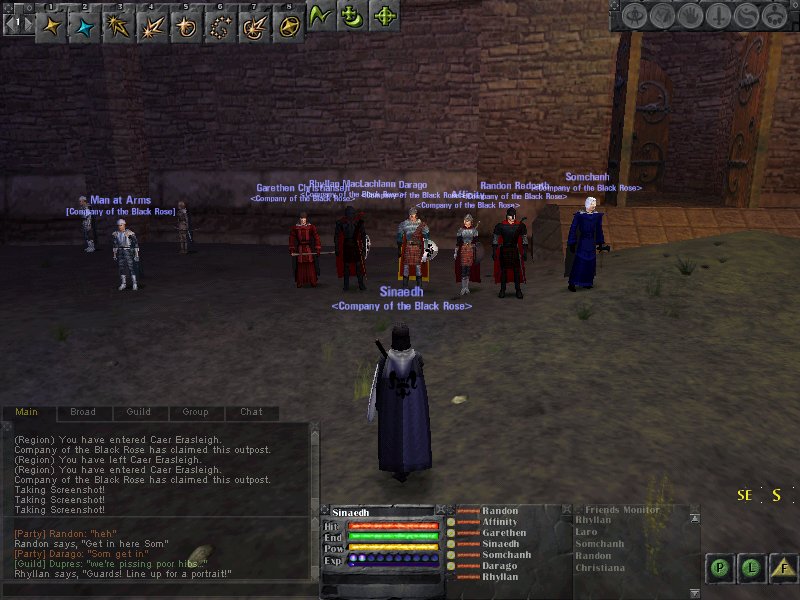The width and height of the screenshot is (800, 600).
Task: Click the green L button
Action: pyautogui.click(x=752, y=568)
